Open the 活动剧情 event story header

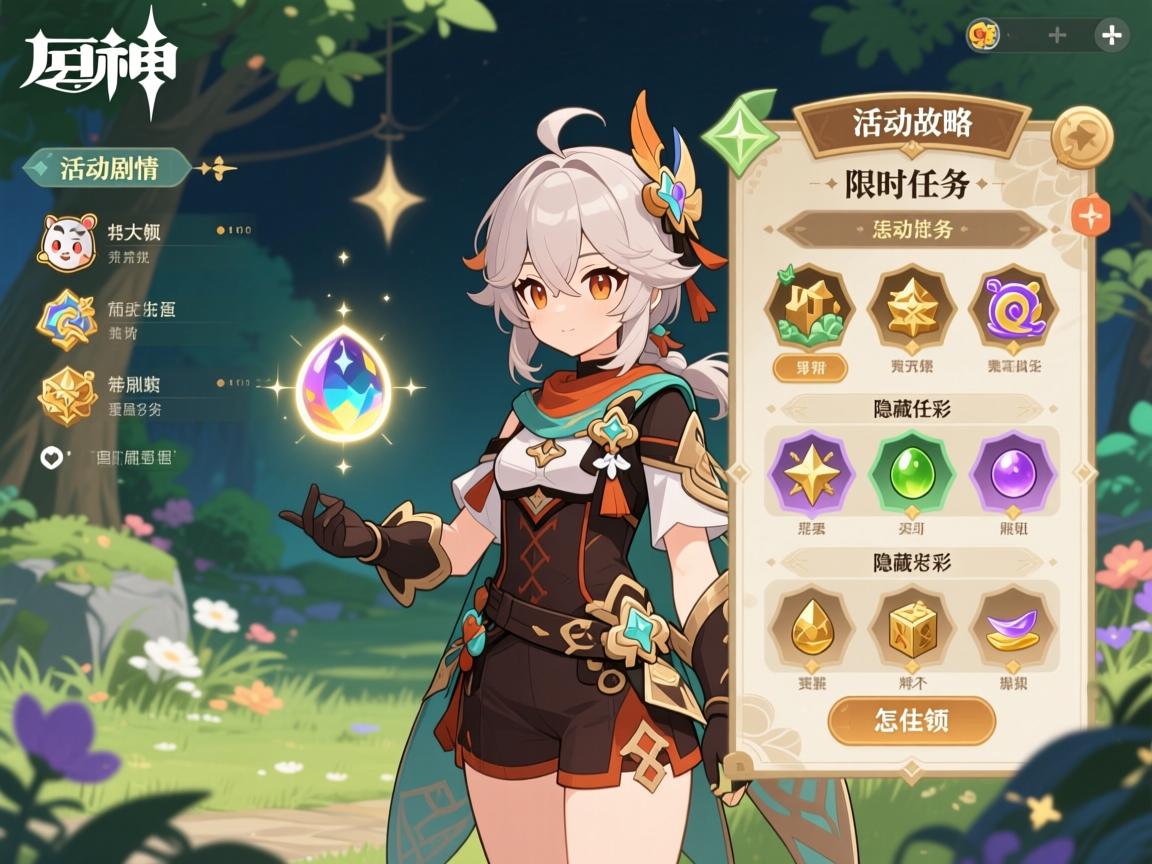108,168
